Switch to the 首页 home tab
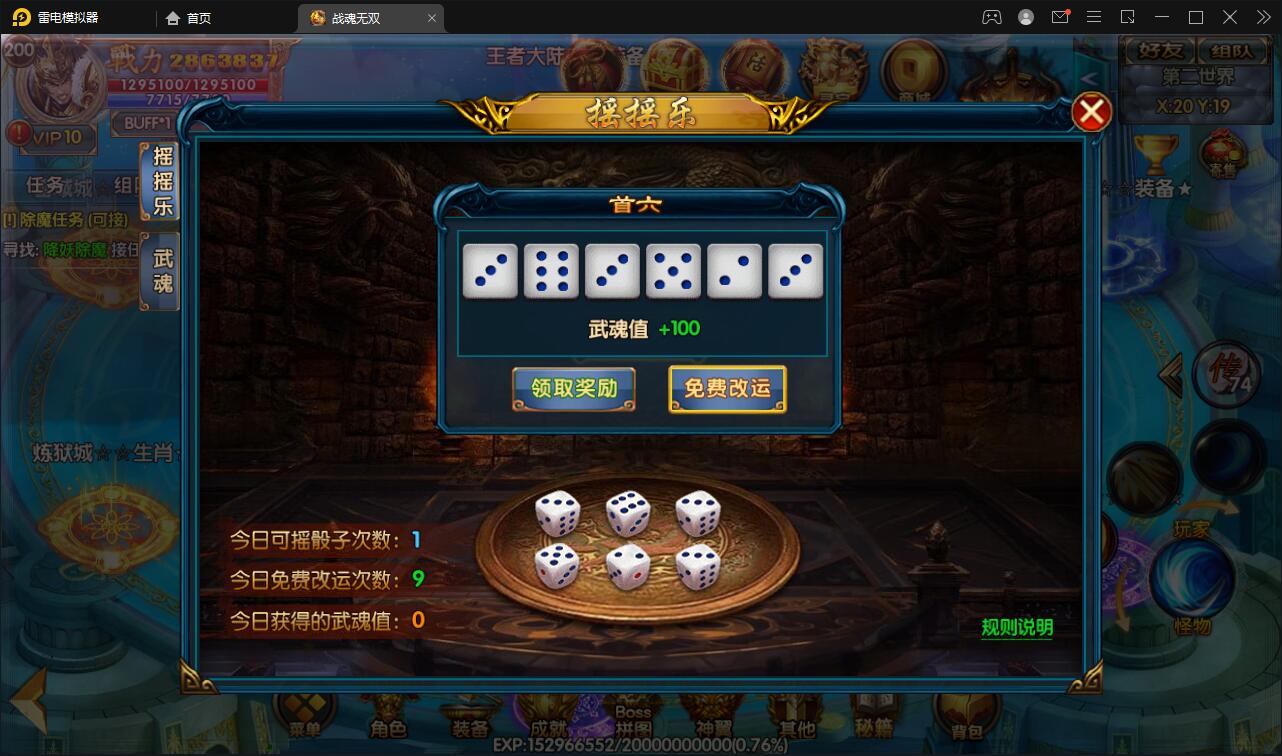Viewport: 1282px width, 756px height. pos(189,18)
